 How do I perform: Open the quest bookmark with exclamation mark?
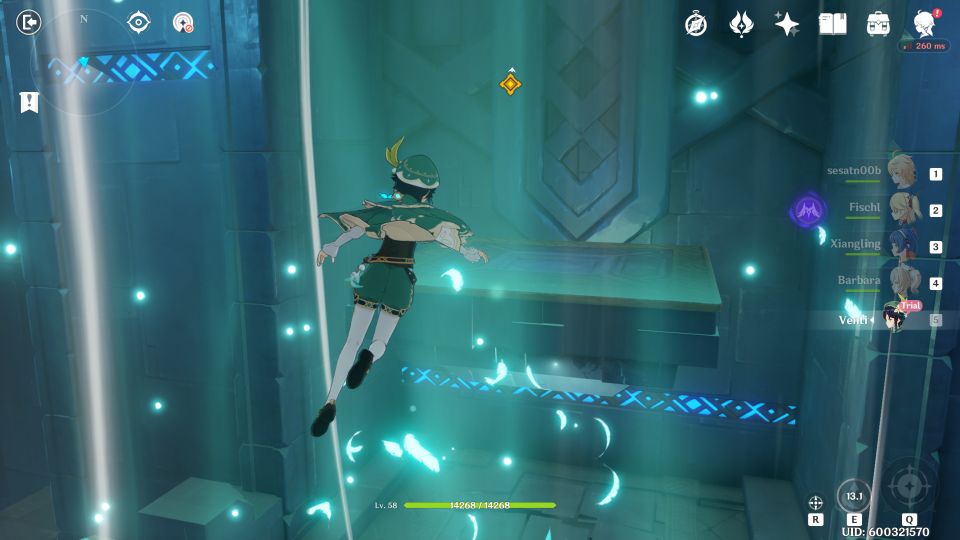[29, 101]
